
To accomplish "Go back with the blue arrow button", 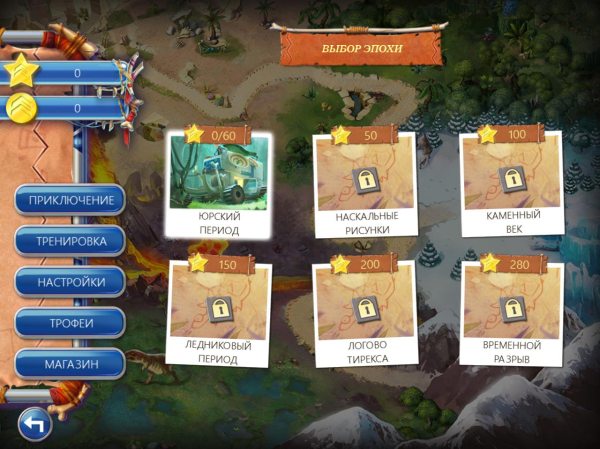I will (36, 424).
